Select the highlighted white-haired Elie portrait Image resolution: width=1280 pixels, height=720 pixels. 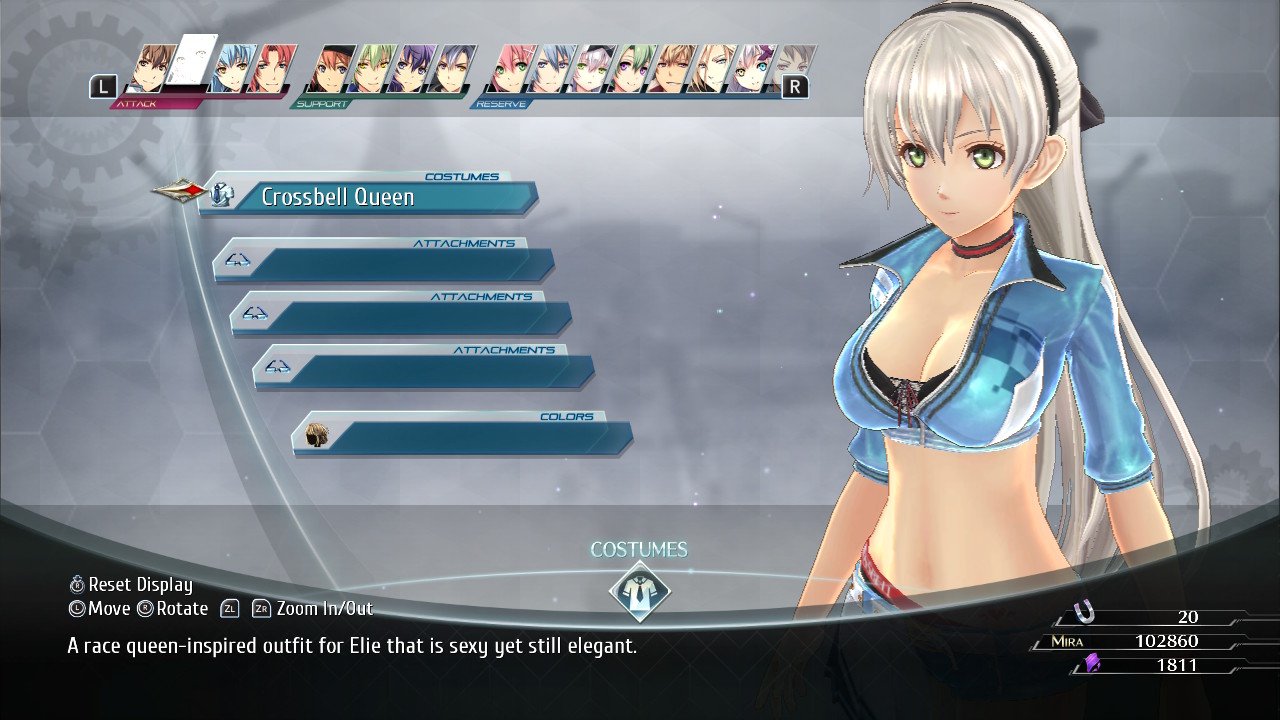point(192,66)
